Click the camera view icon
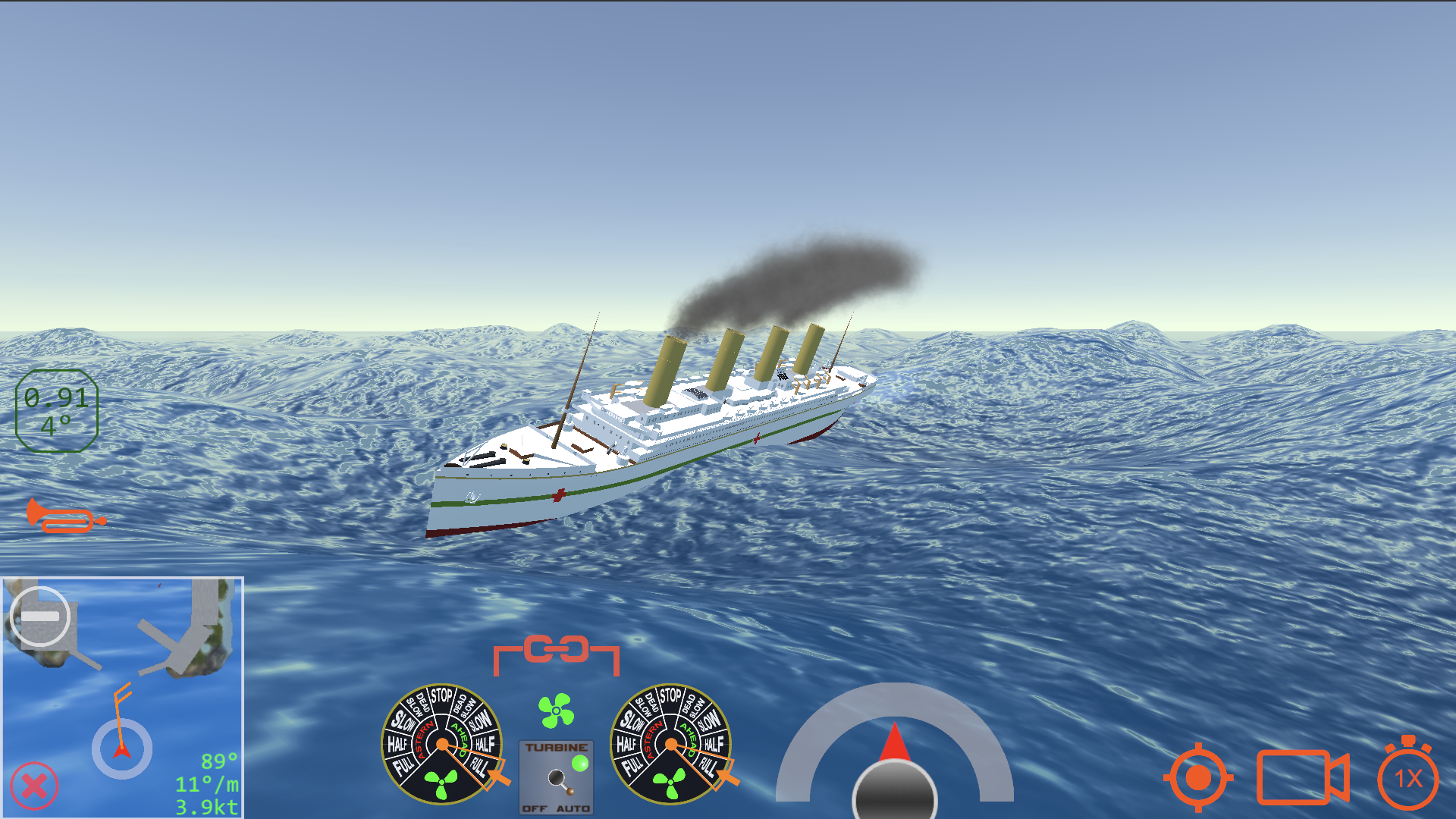 1302,777
